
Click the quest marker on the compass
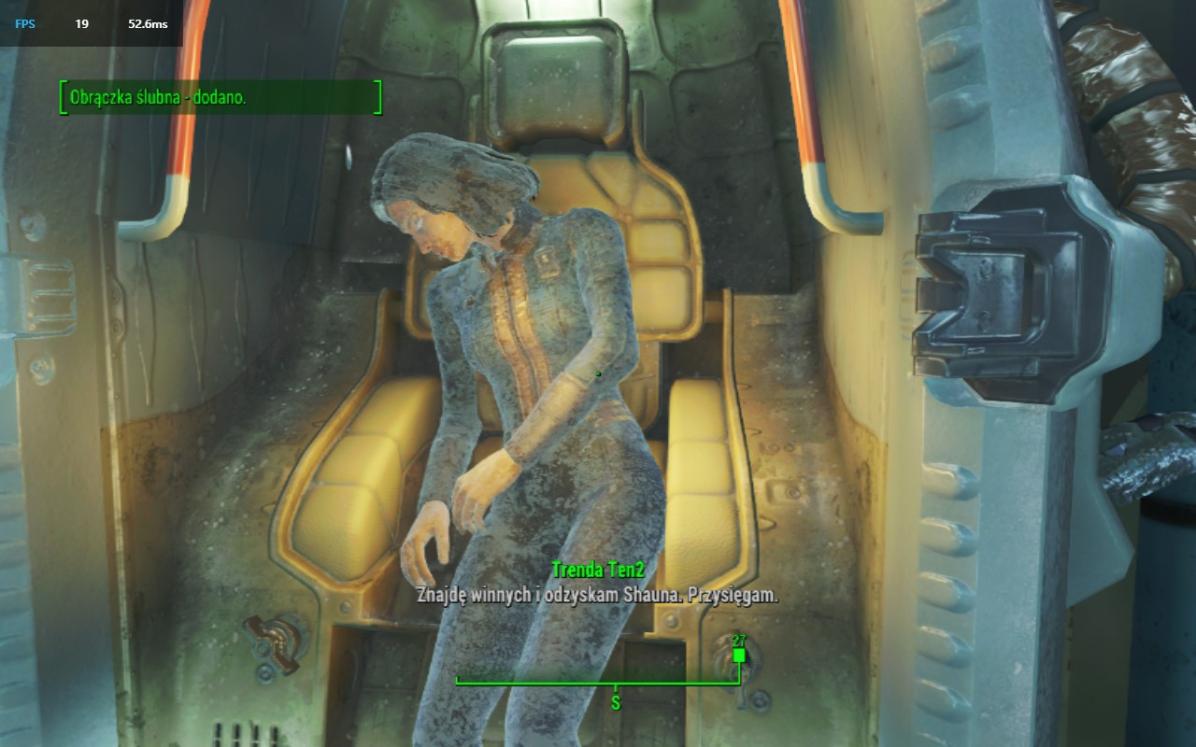(x=739, y=655)
